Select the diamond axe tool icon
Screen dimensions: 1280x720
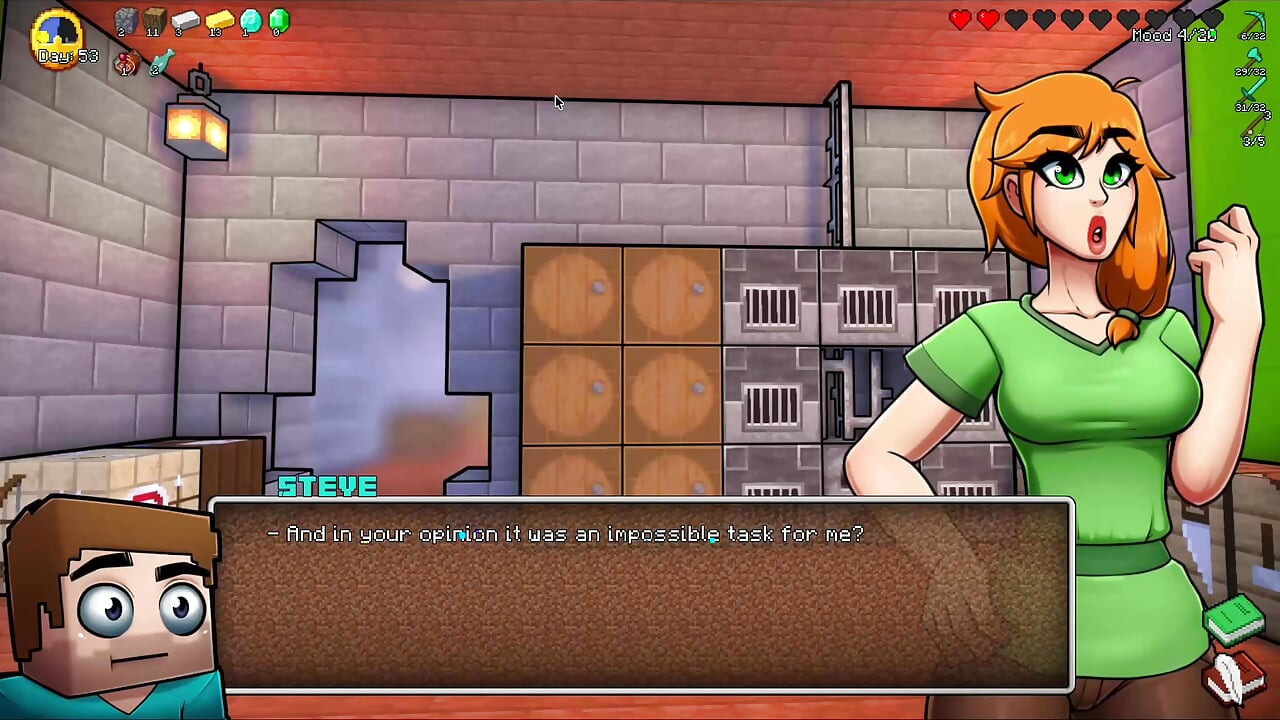tap(1252, 54)
